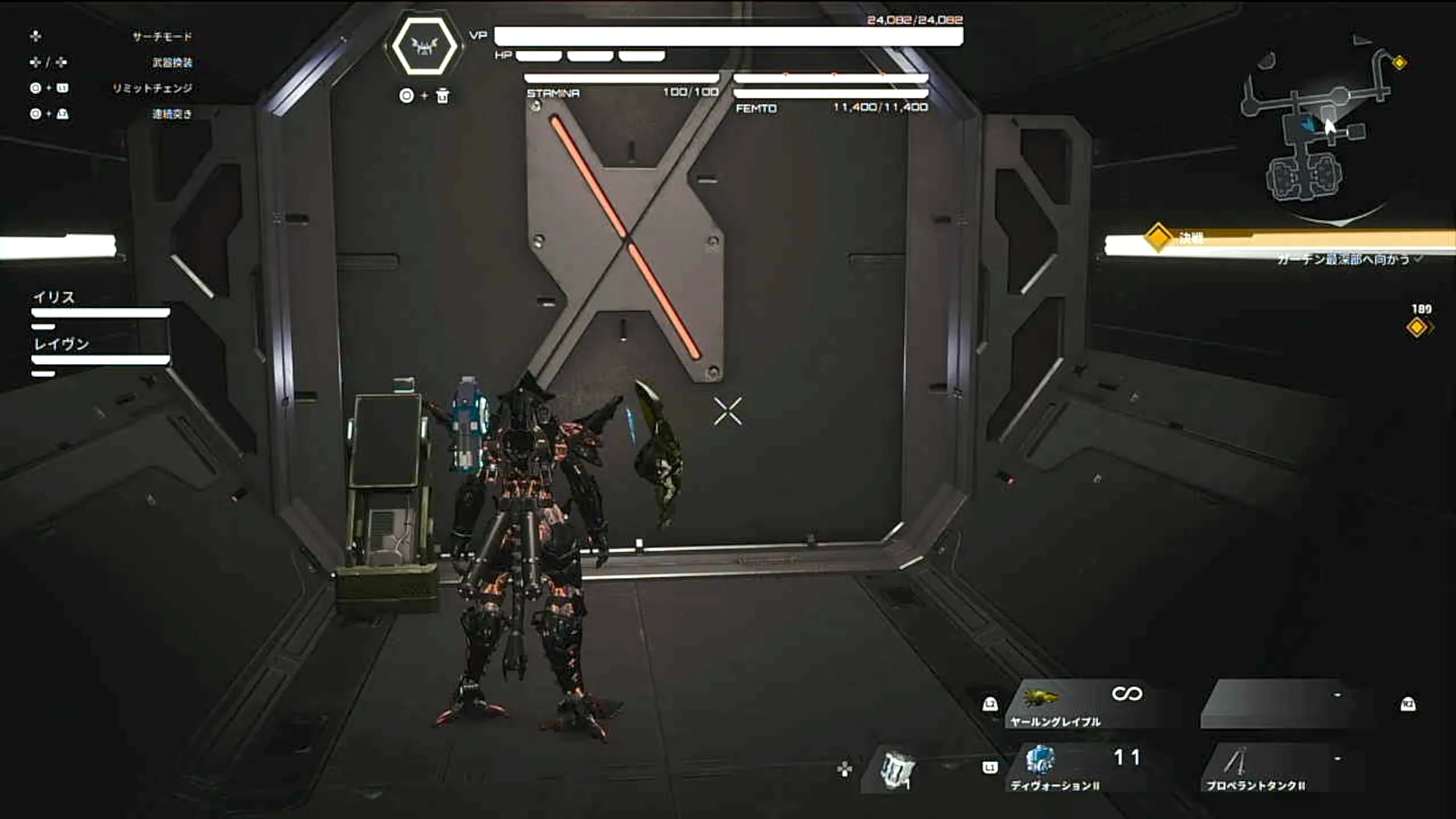This screenshot has width=1456, height=819.
Task: Click the D-pad icon beside サーチモード
Action: pos(34,36)
